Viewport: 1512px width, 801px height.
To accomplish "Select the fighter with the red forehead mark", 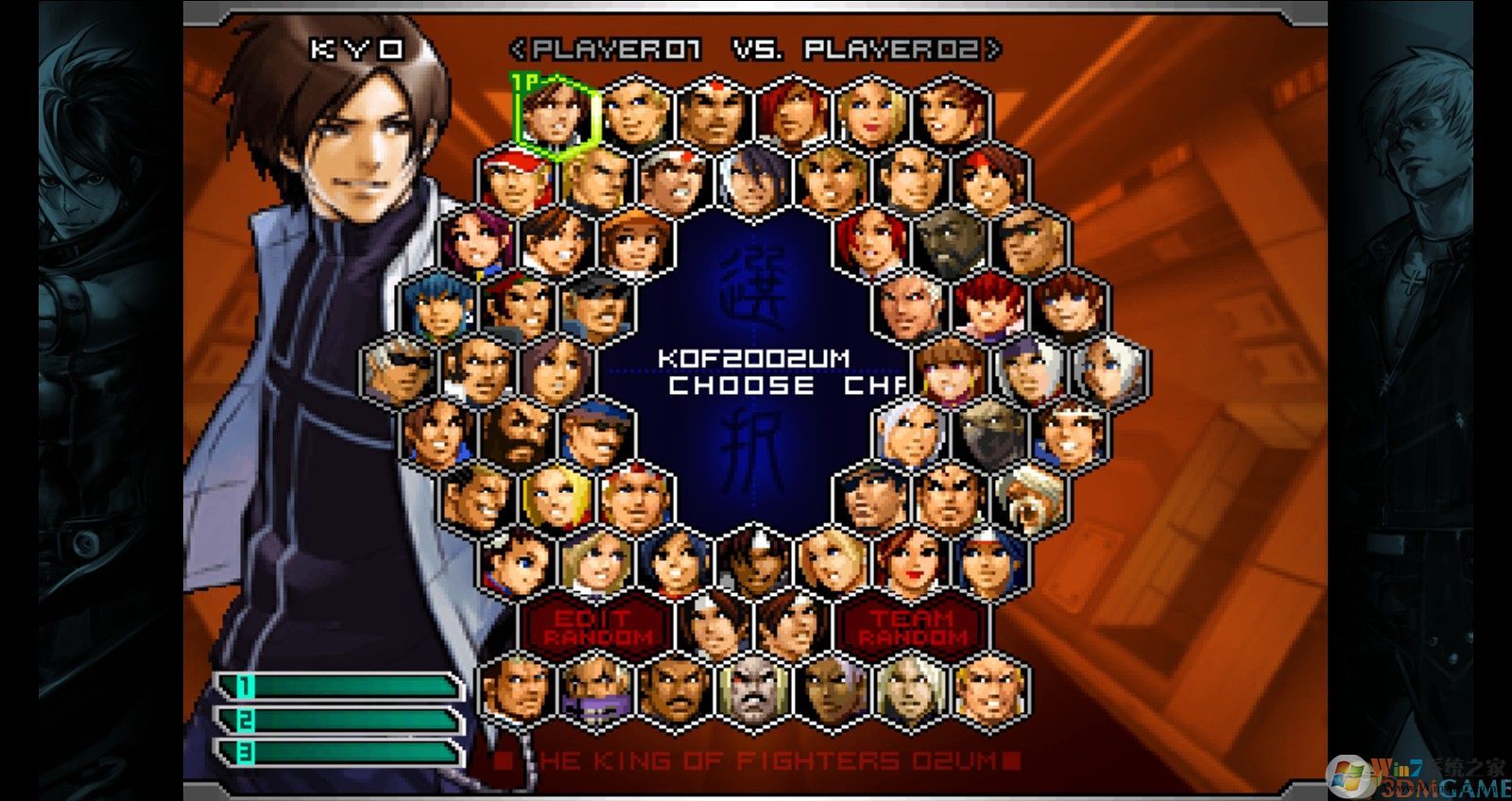I will click(715, 109).
